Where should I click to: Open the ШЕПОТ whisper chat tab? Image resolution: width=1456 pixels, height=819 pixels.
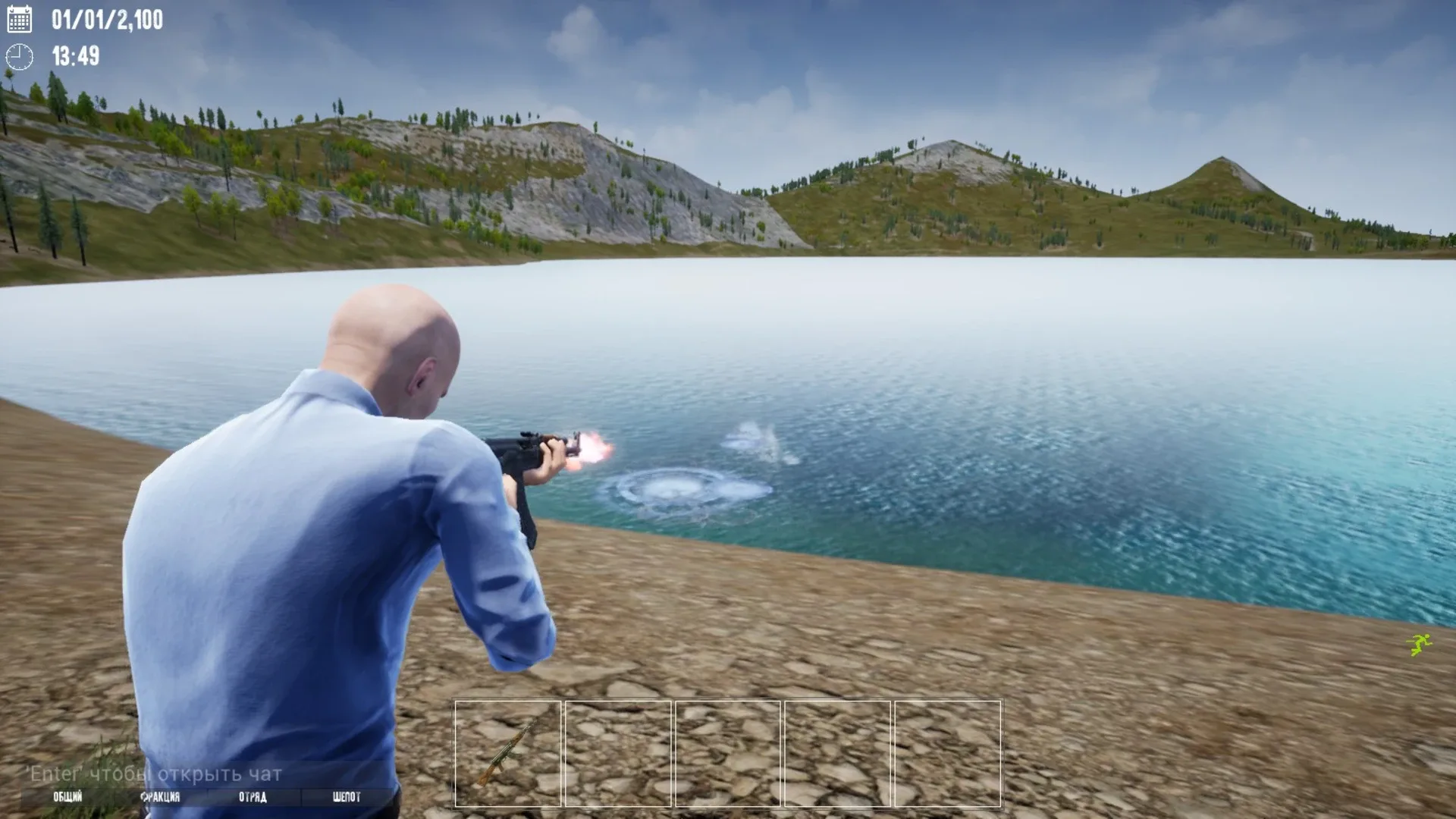pos(345,797)
